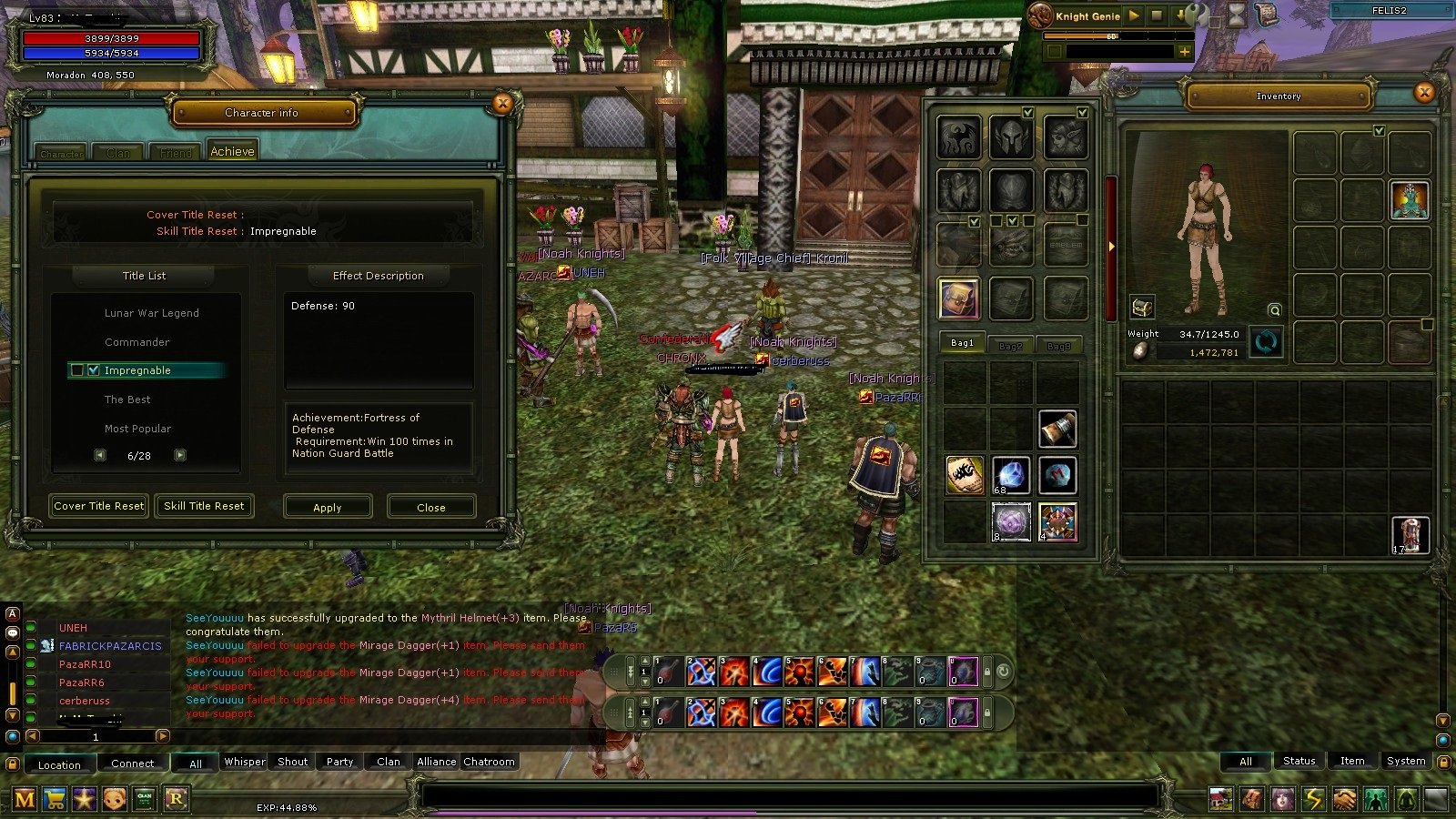Show the Chatroom tab
The width and height of the screenshot is (1456, 819).
pos(489,762)
